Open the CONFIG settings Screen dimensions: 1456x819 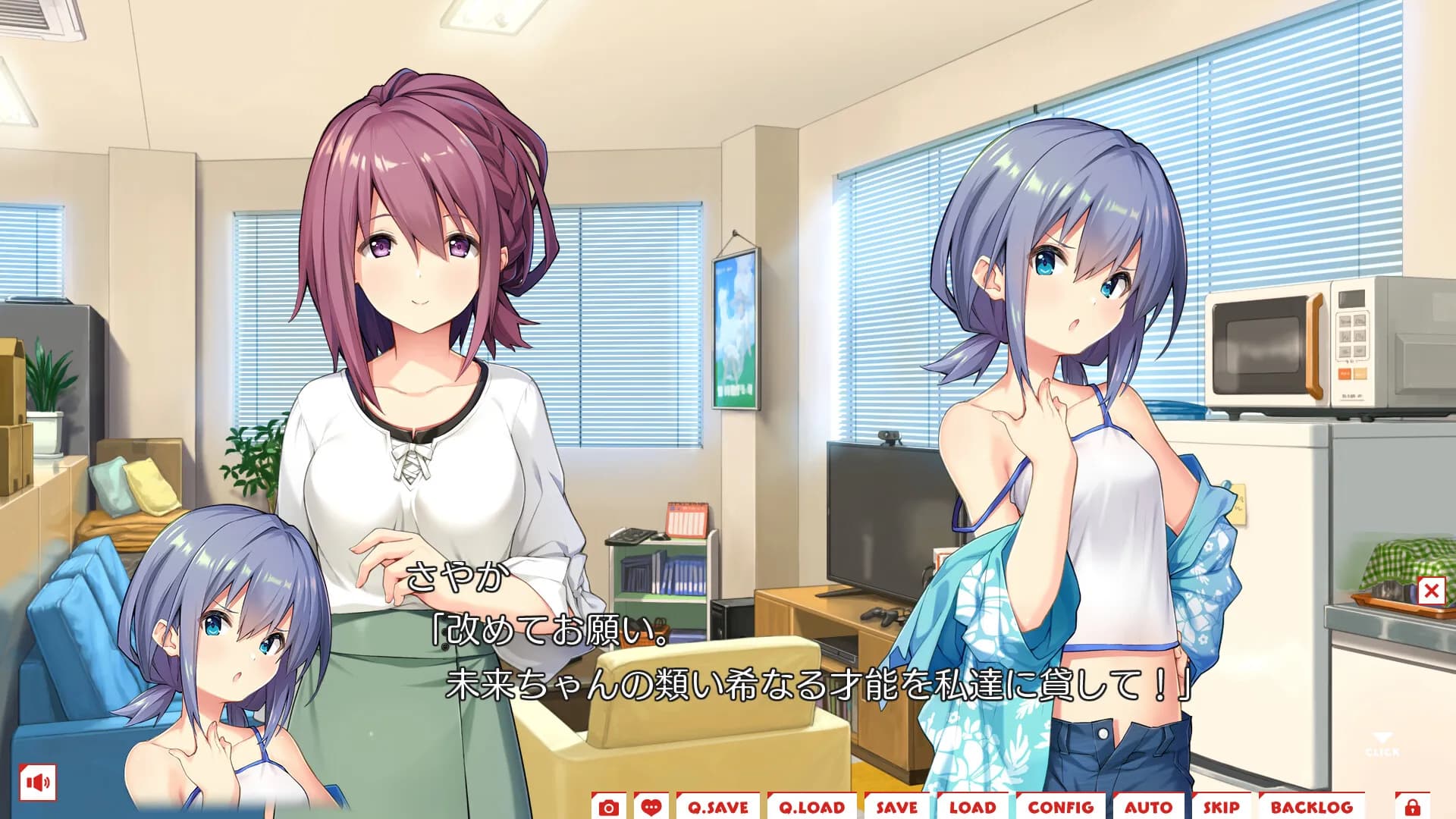coord(1060,808)
